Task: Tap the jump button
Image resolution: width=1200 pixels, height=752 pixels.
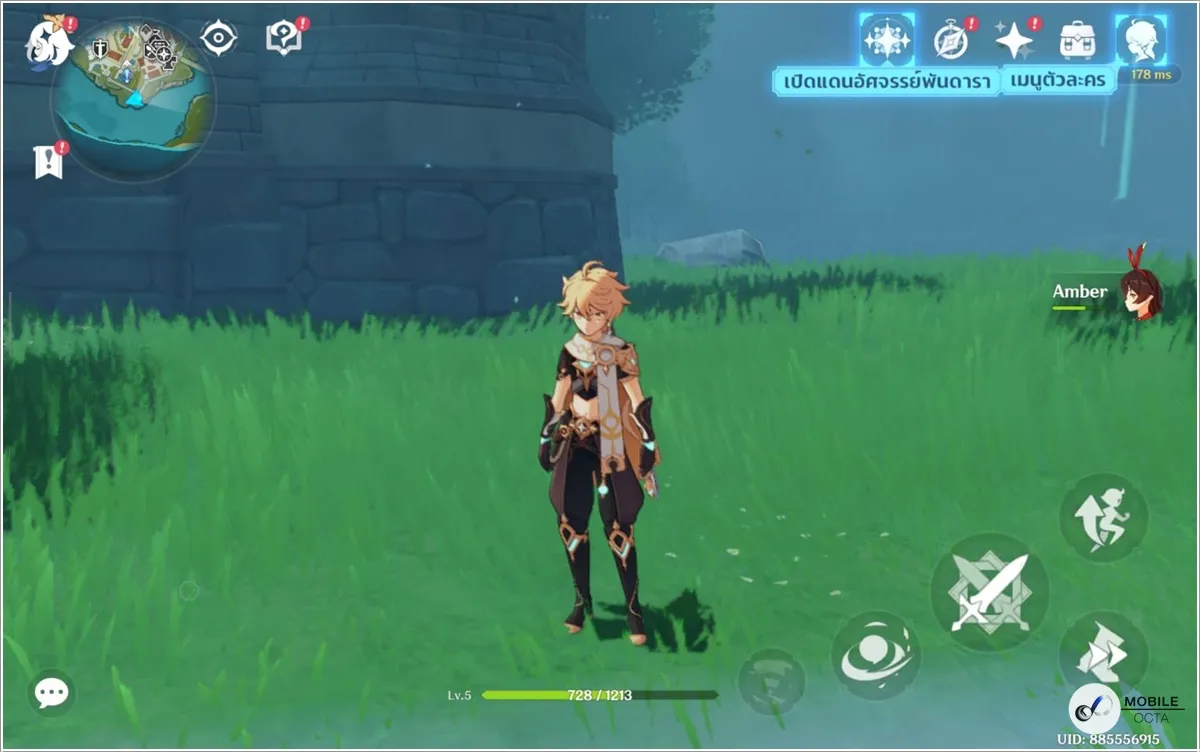Action: click(x=1103, y=518)
